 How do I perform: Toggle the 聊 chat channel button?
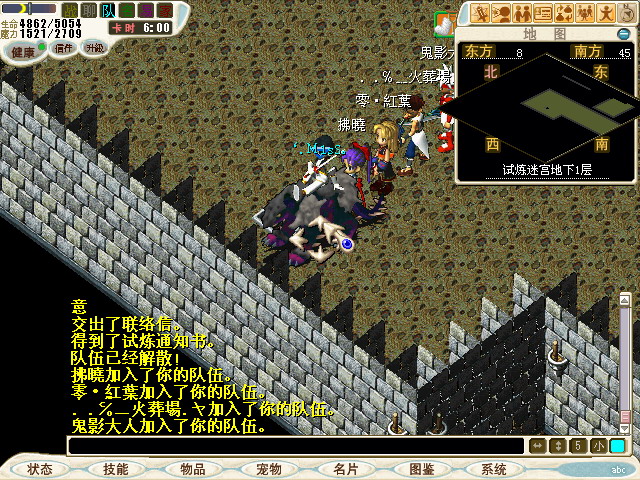[89, 10]
